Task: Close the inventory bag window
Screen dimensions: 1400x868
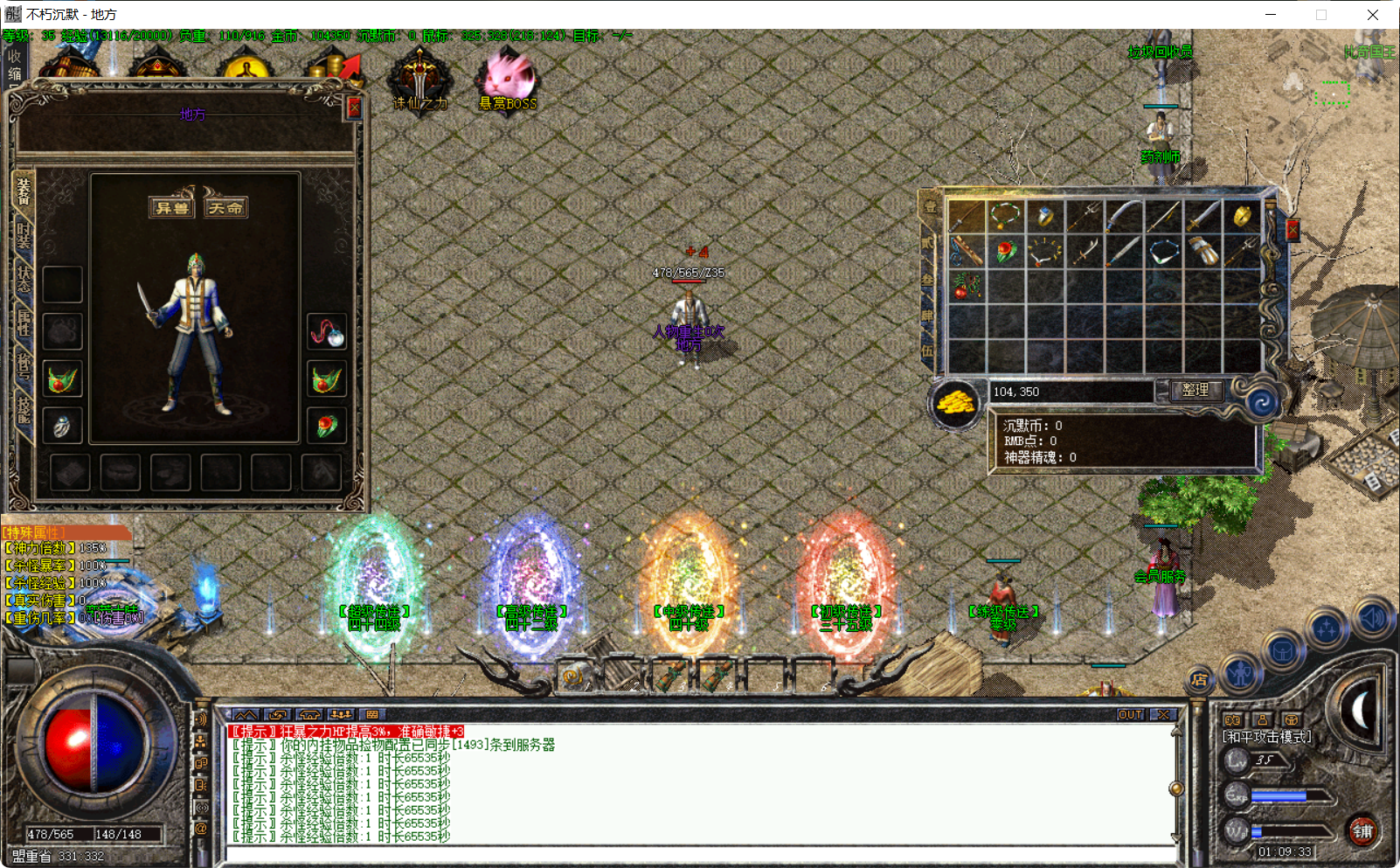Action: click(1292, 230)
